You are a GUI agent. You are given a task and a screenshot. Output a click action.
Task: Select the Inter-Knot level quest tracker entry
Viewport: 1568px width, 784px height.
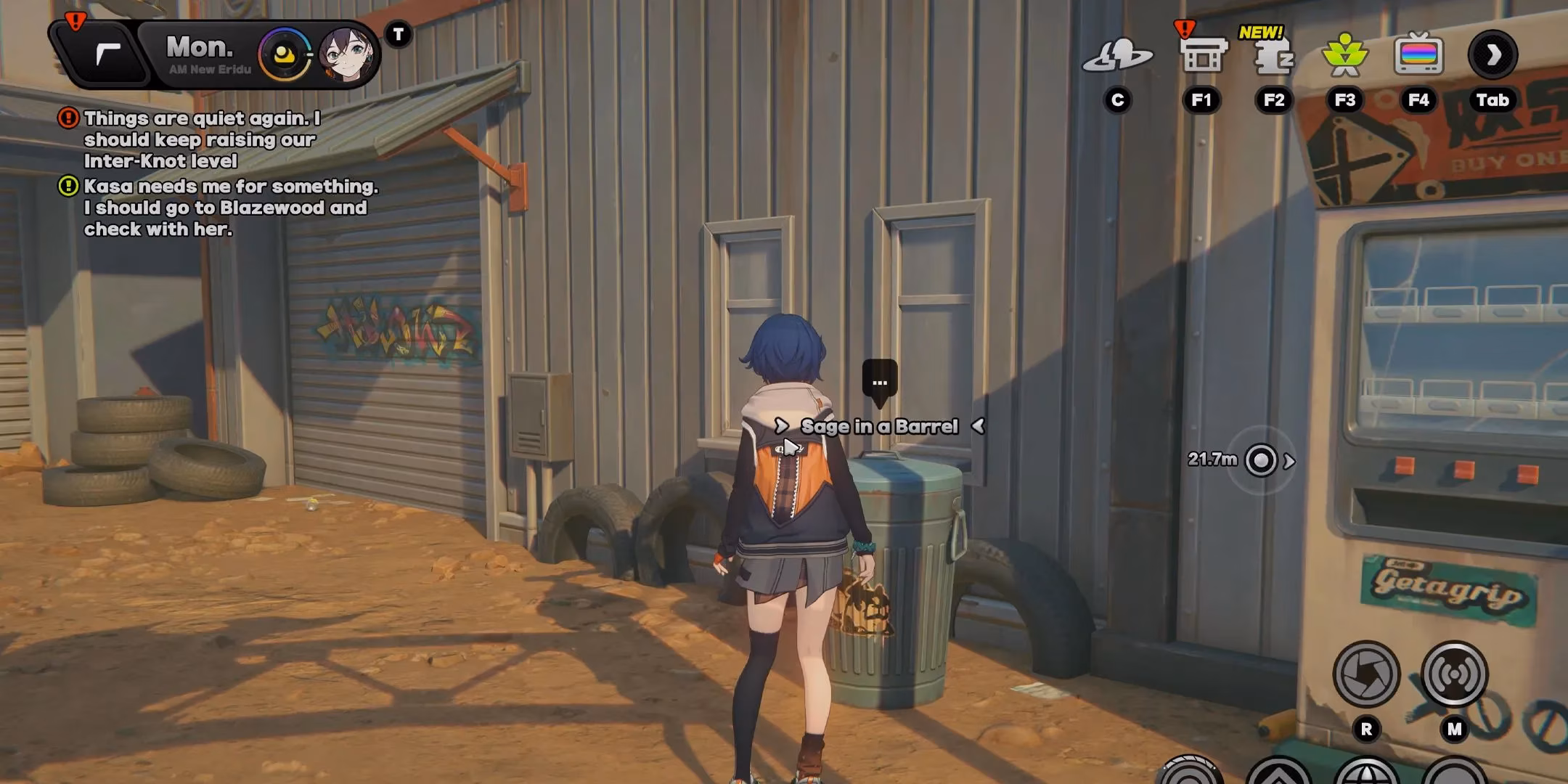(201, 139)
